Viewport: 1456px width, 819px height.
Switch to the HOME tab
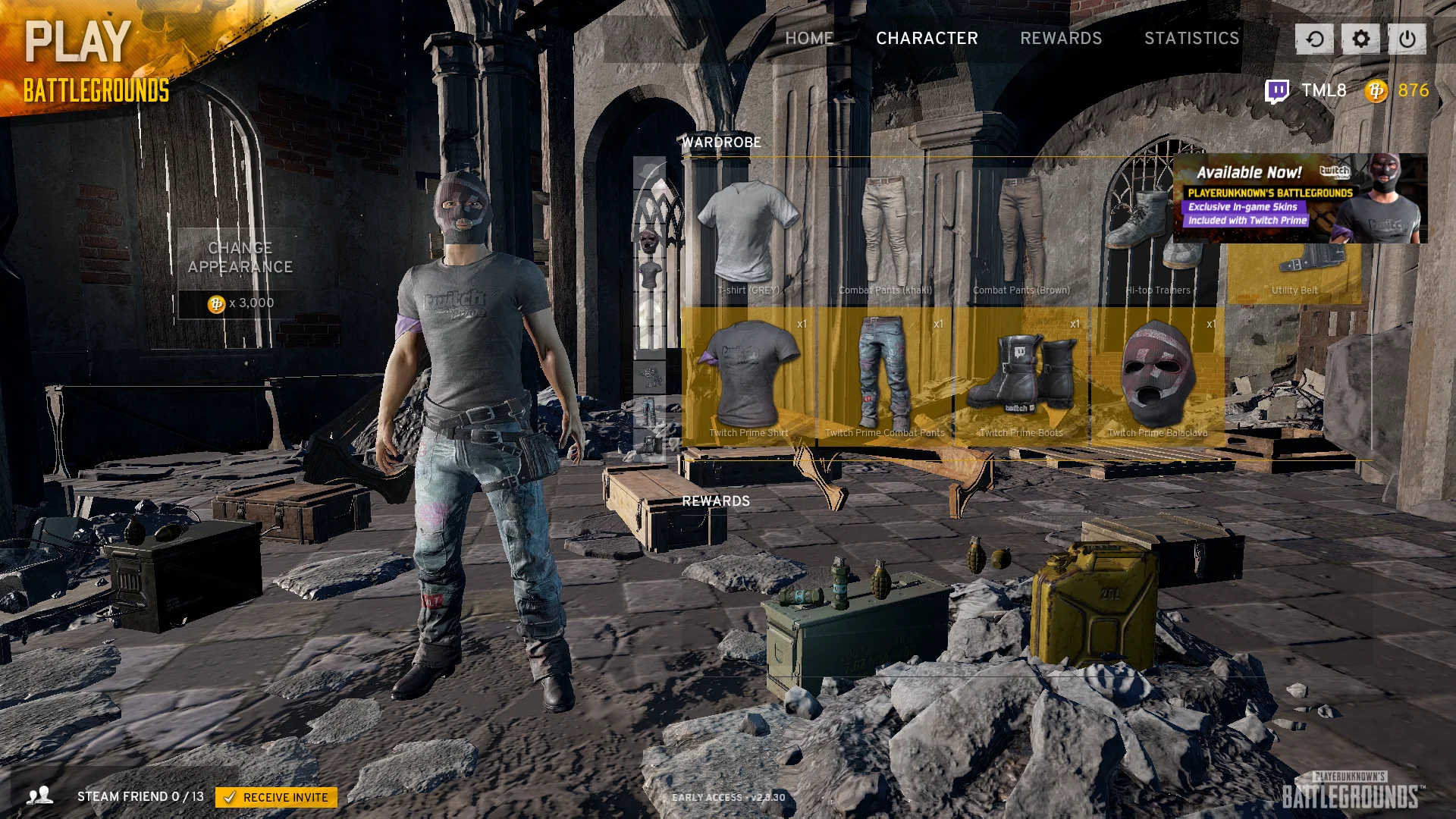click(809, 39)
